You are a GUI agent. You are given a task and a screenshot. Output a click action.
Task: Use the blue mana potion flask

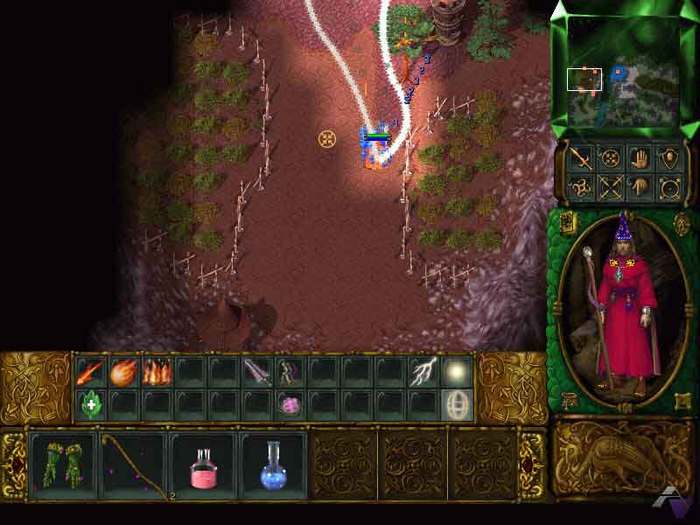point(272,465)
